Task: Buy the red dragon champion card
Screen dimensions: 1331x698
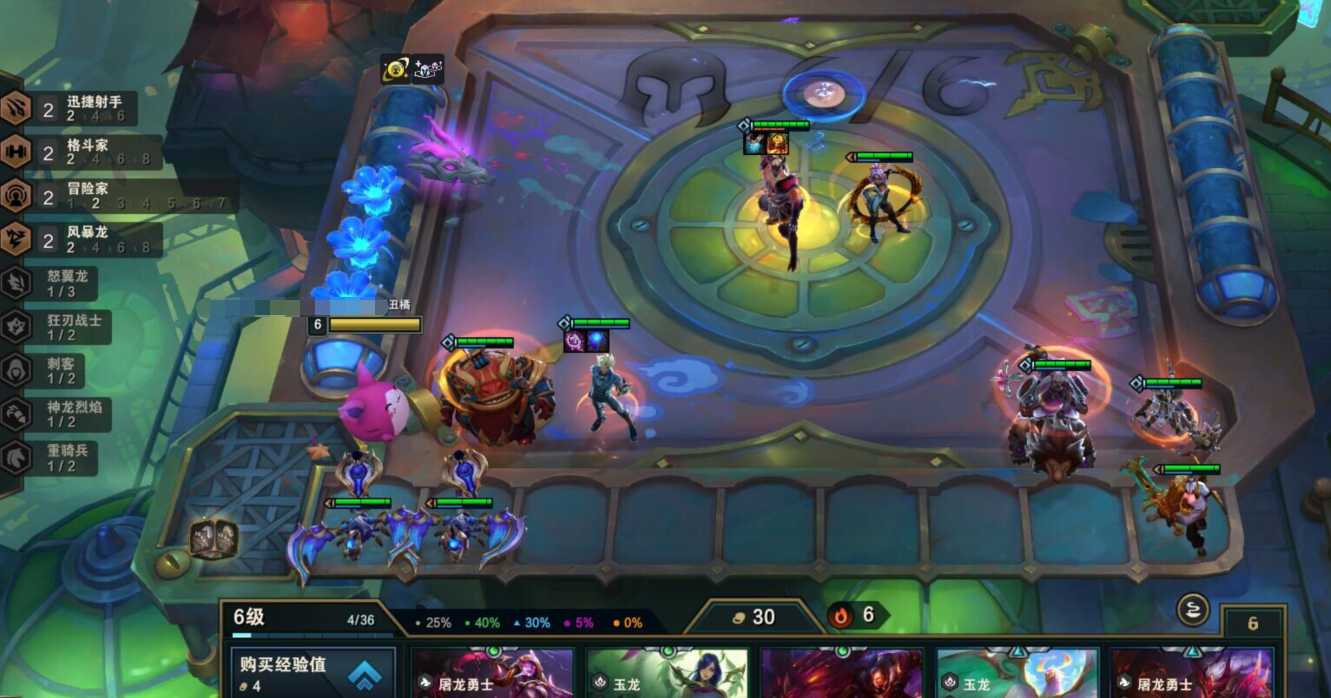Action: pos(842,673)
